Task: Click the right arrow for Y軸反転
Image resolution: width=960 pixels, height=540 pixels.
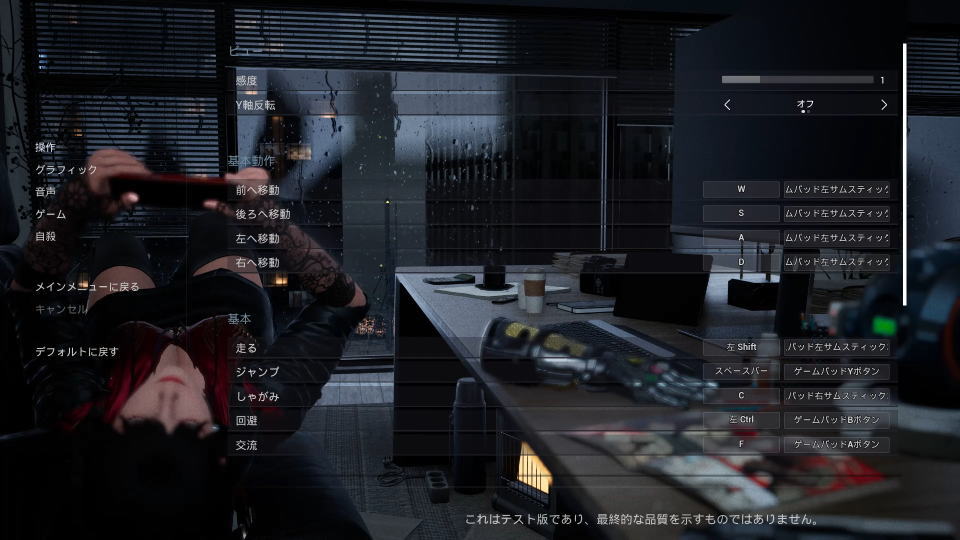Action: [x=884, y=105]
